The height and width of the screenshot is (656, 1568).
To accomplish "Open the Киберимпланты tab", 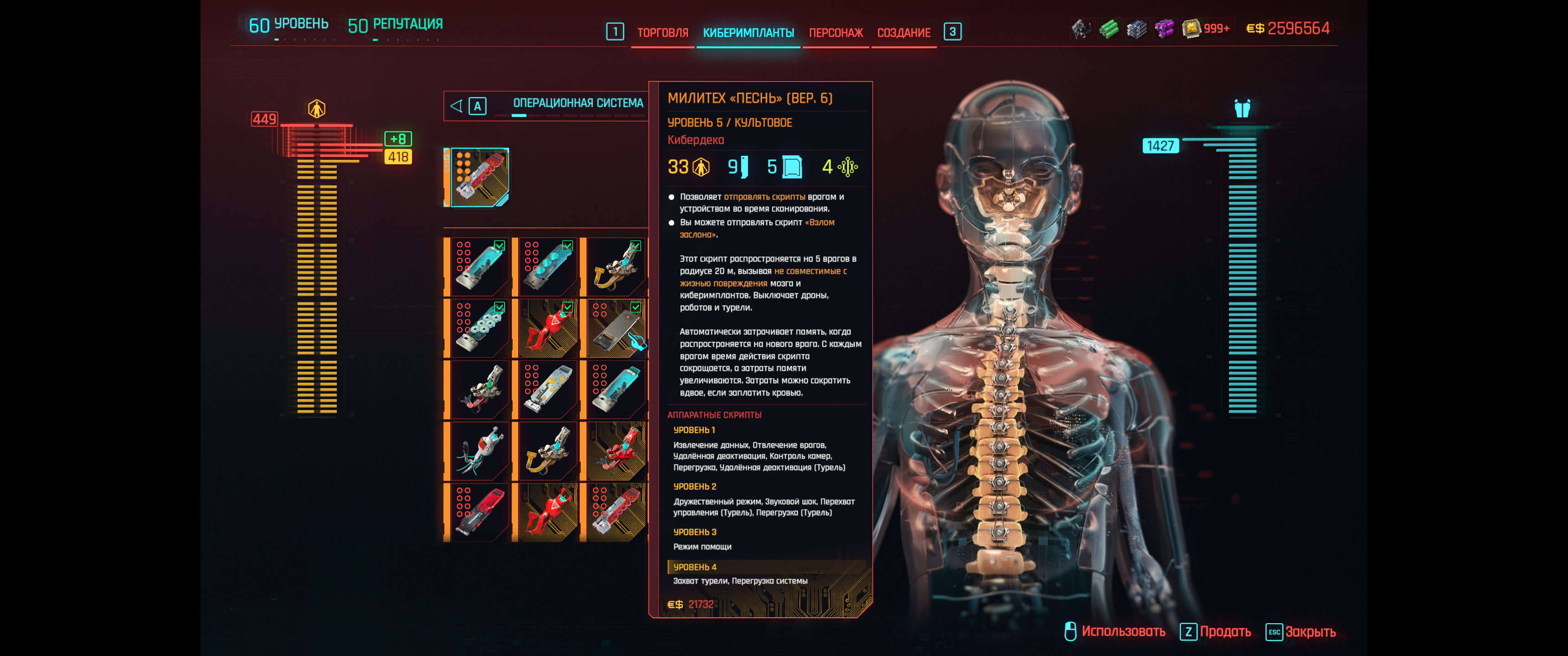I will click(x=748, y=33).
